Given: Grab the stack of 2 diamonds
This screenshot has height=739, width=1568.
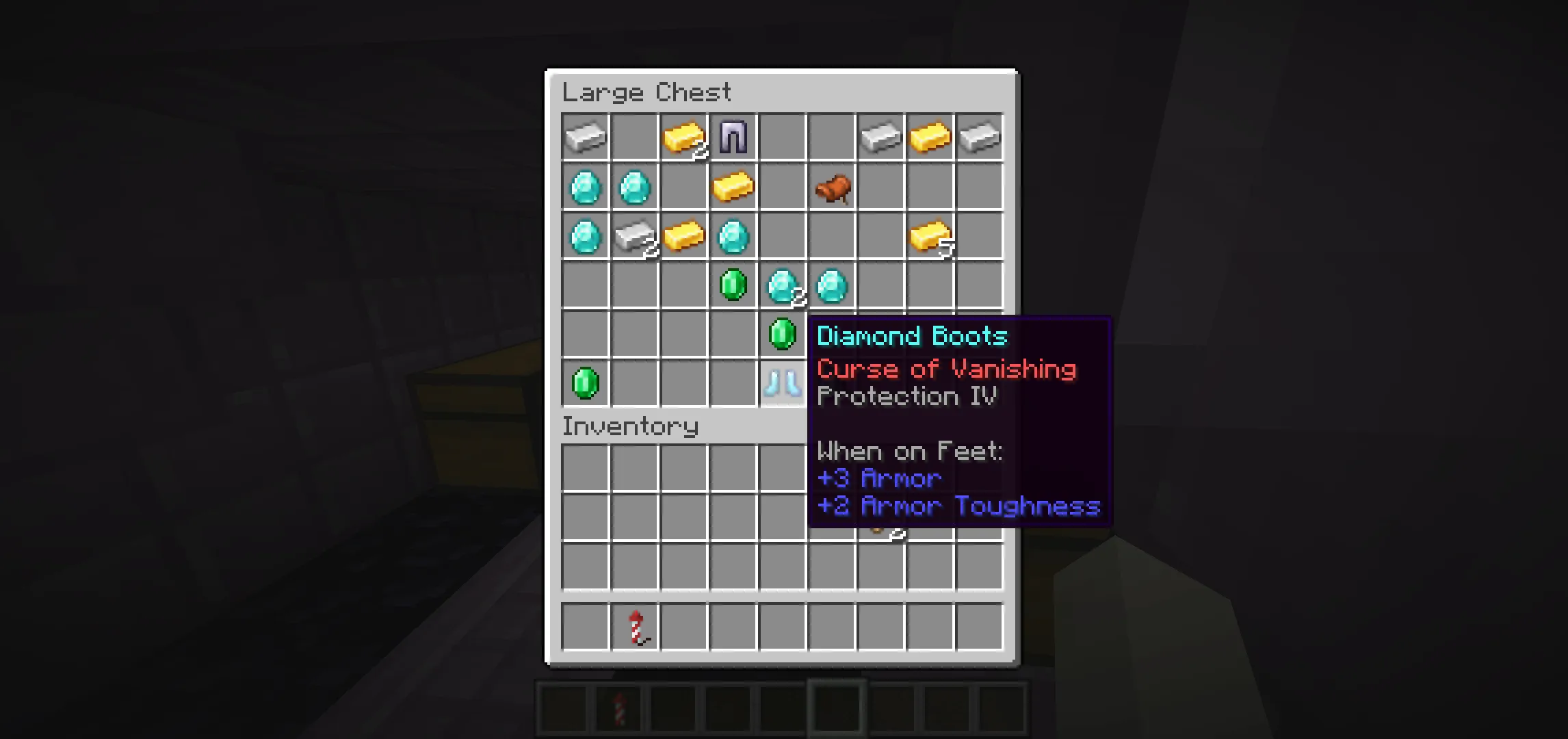Looking at the screenshot, I should [x=783, y=287].
